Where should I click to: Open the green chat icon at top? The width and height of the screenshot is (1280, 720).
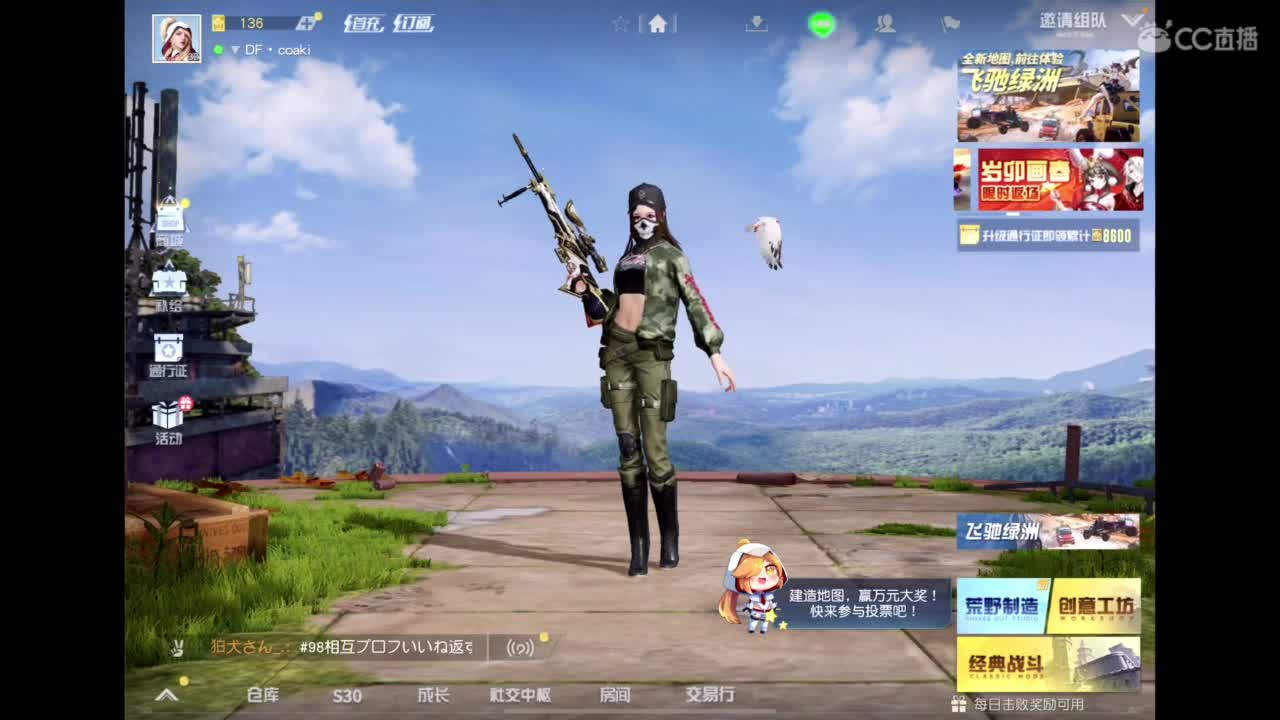(820, 25)
